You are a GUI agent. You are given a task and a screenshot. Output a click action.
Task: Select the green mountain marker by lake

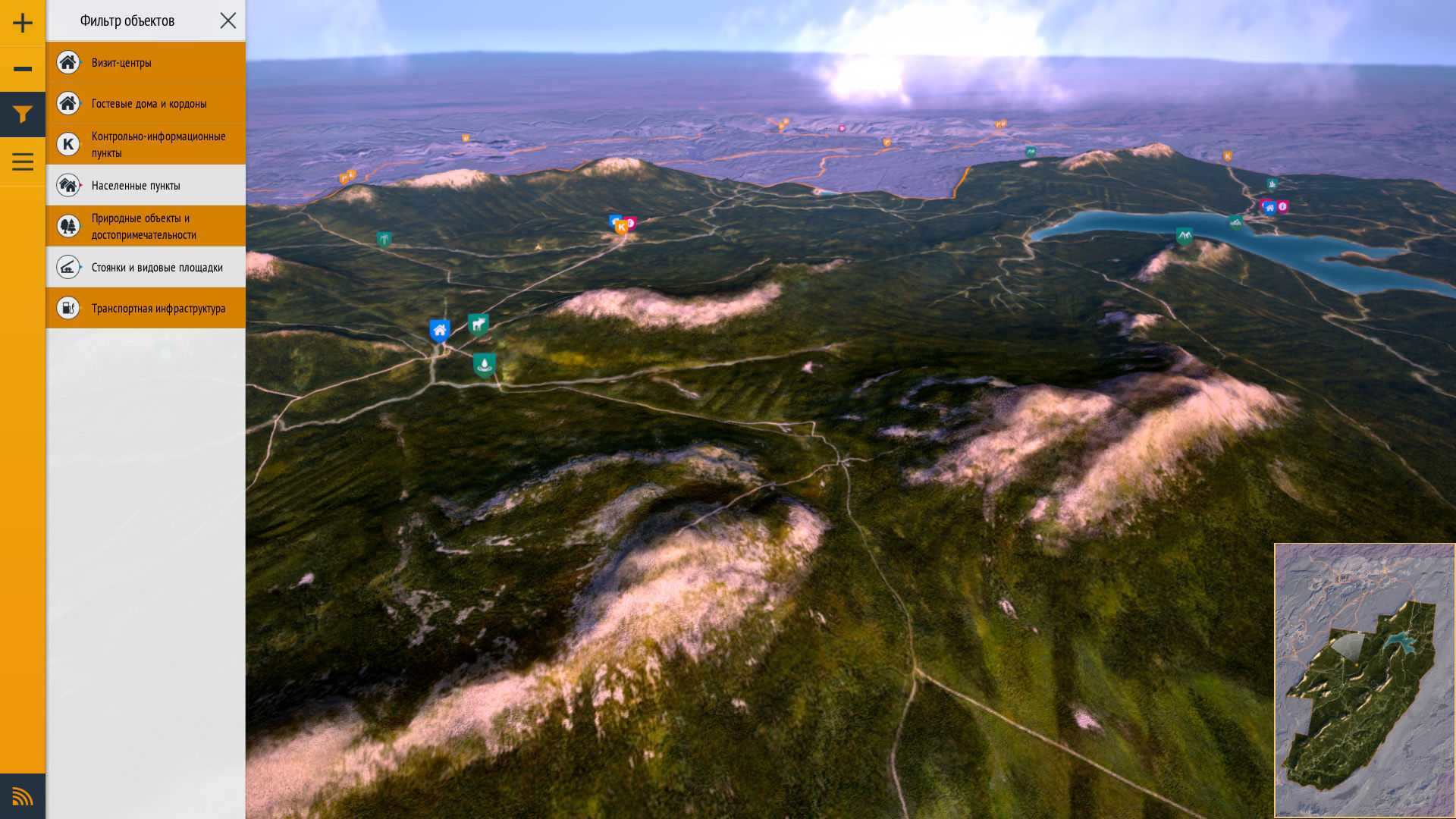1184,236
